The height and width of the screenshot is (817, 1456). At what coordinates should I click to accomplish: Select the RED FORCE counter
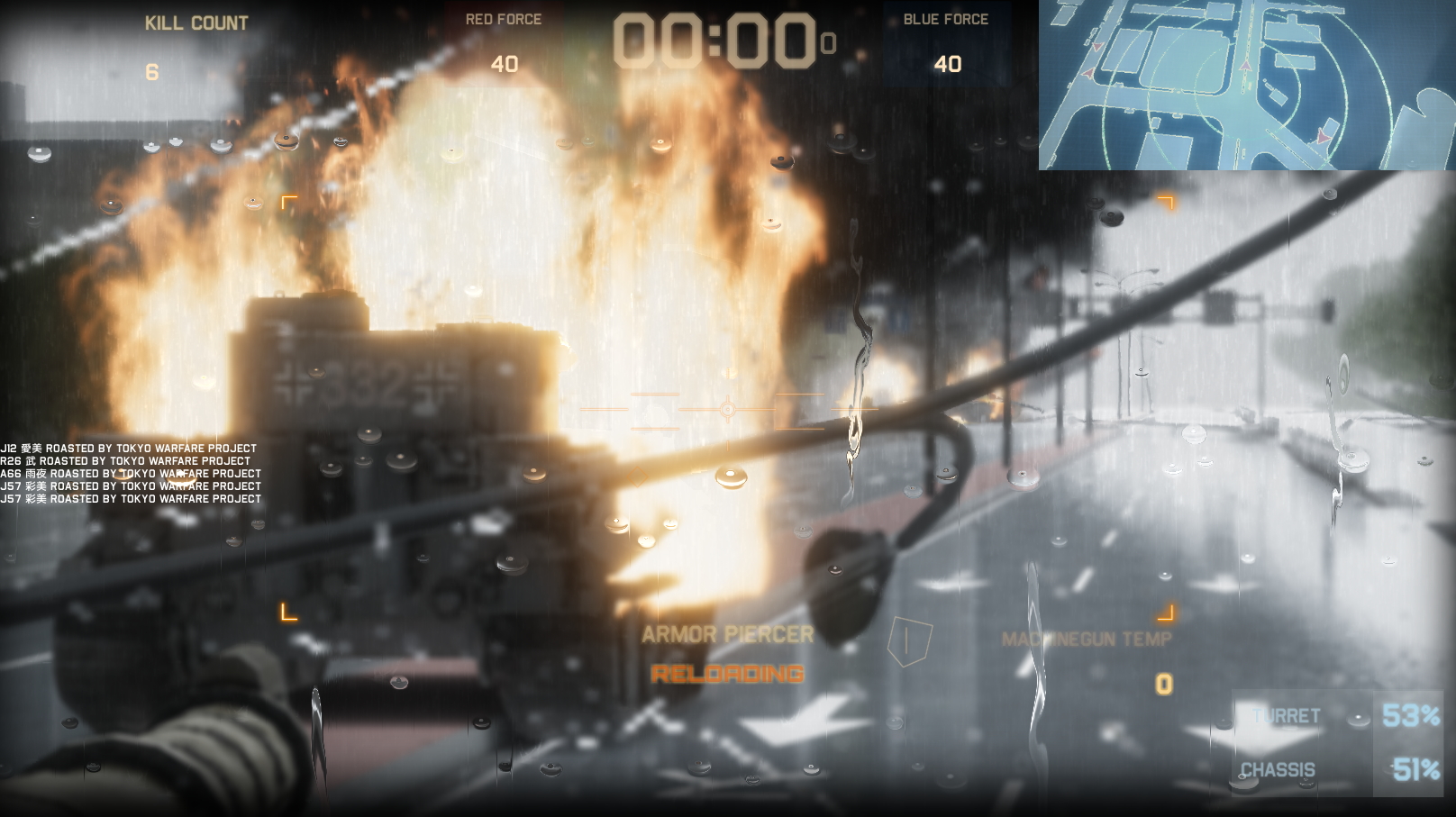click(506, 63)
